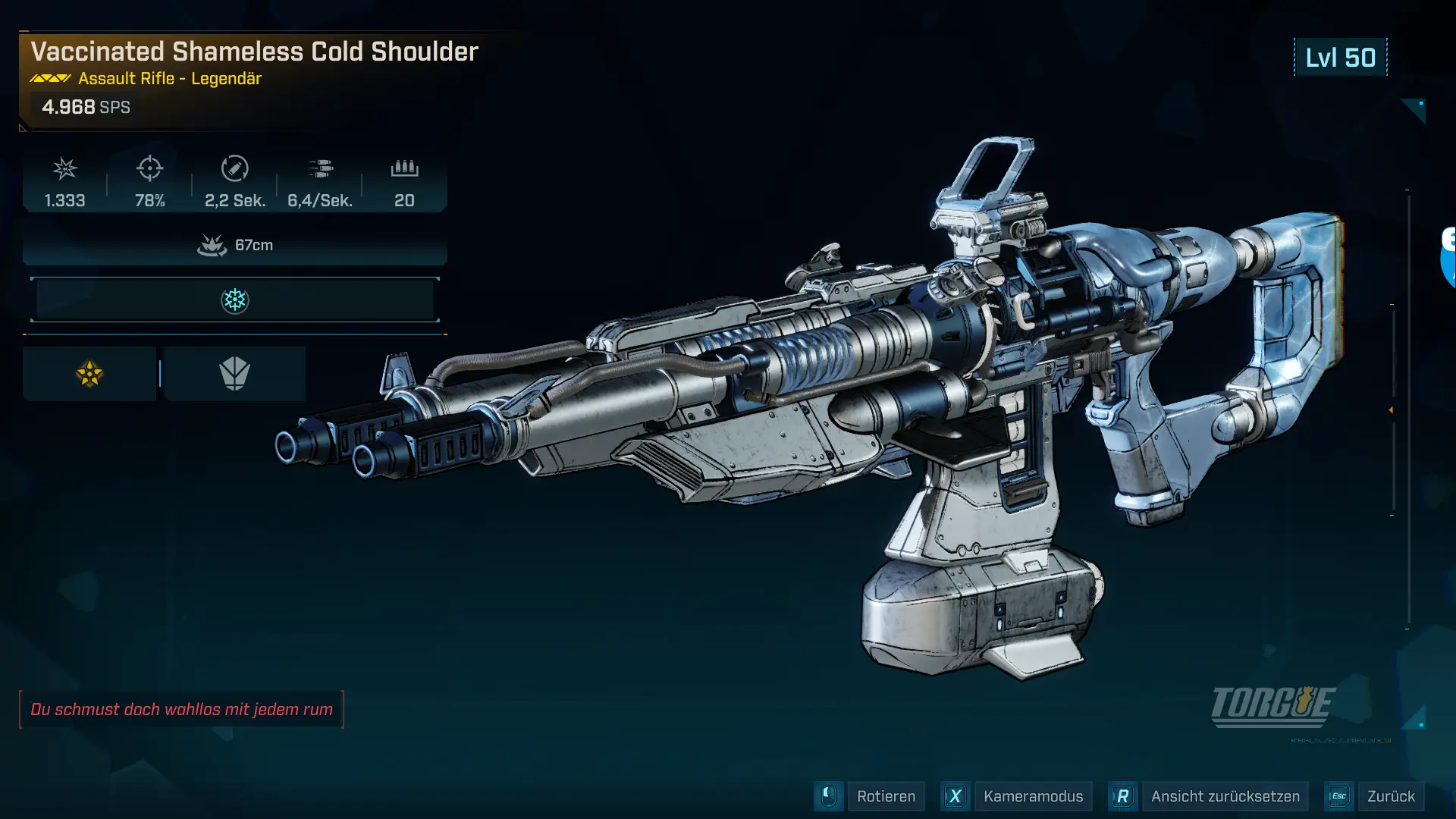The image size is (1456, 819).
Task: Click the yellow star perk icon
Action: coord(89,374)
